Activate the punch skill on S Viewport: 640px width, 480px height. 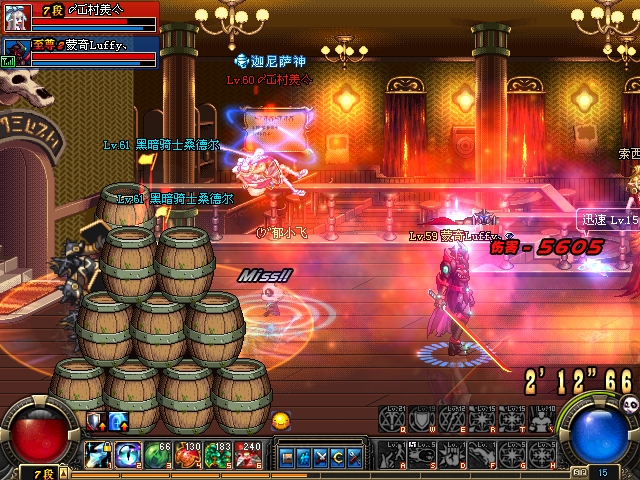point(423,453)
